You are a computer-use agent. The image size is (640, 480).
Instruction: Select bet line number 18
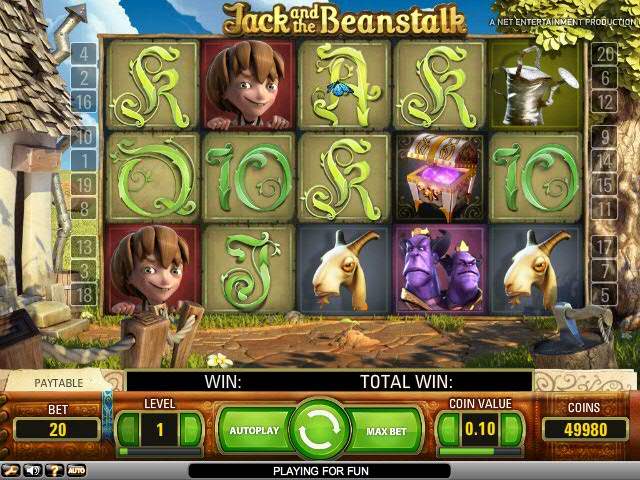[x=84, y=294]
